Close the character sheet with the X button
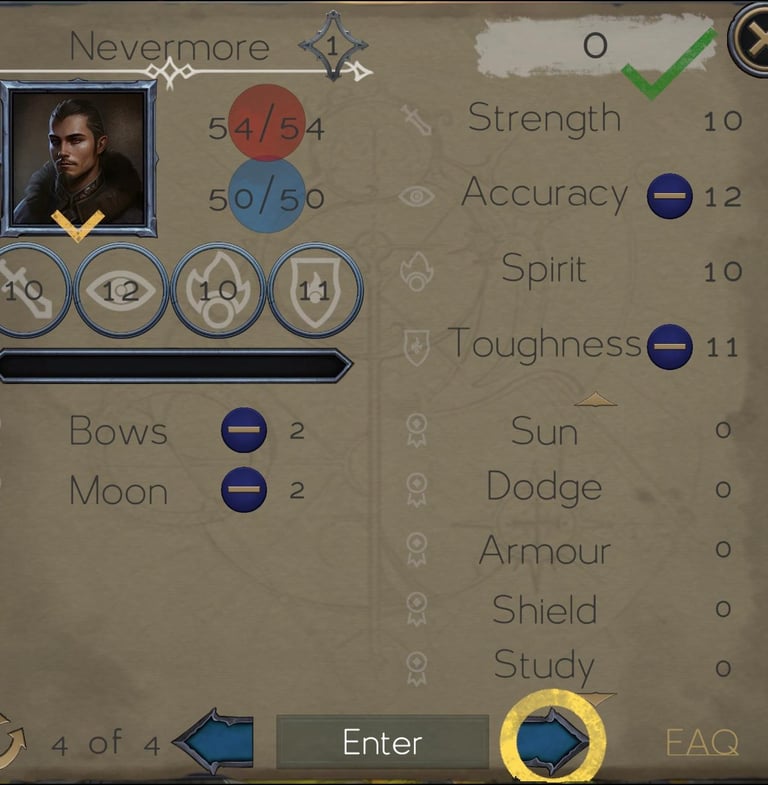 pos(751,40)
